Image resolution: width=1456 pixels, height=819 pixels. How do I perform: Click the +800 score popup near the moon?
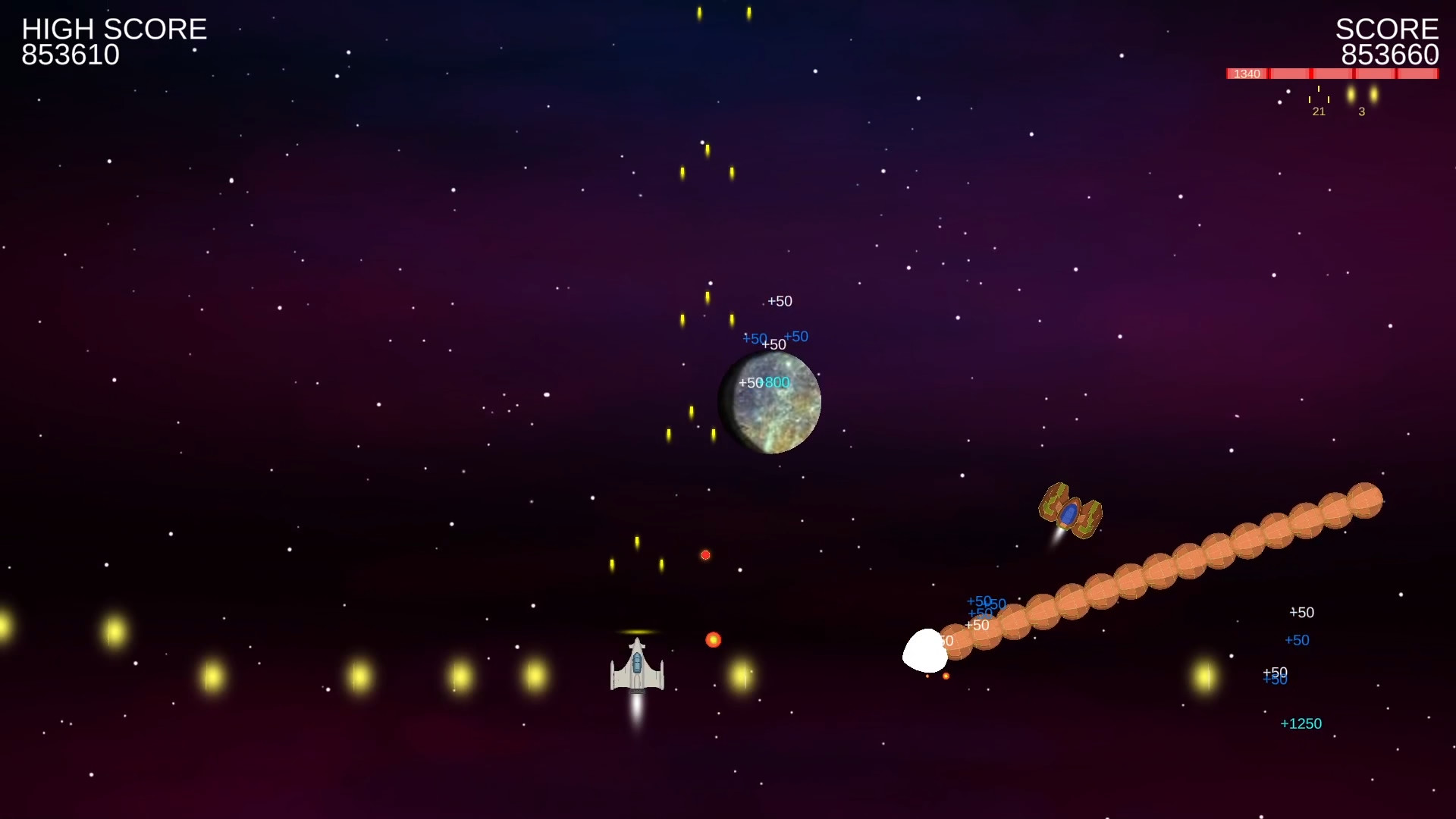(777, 383)
